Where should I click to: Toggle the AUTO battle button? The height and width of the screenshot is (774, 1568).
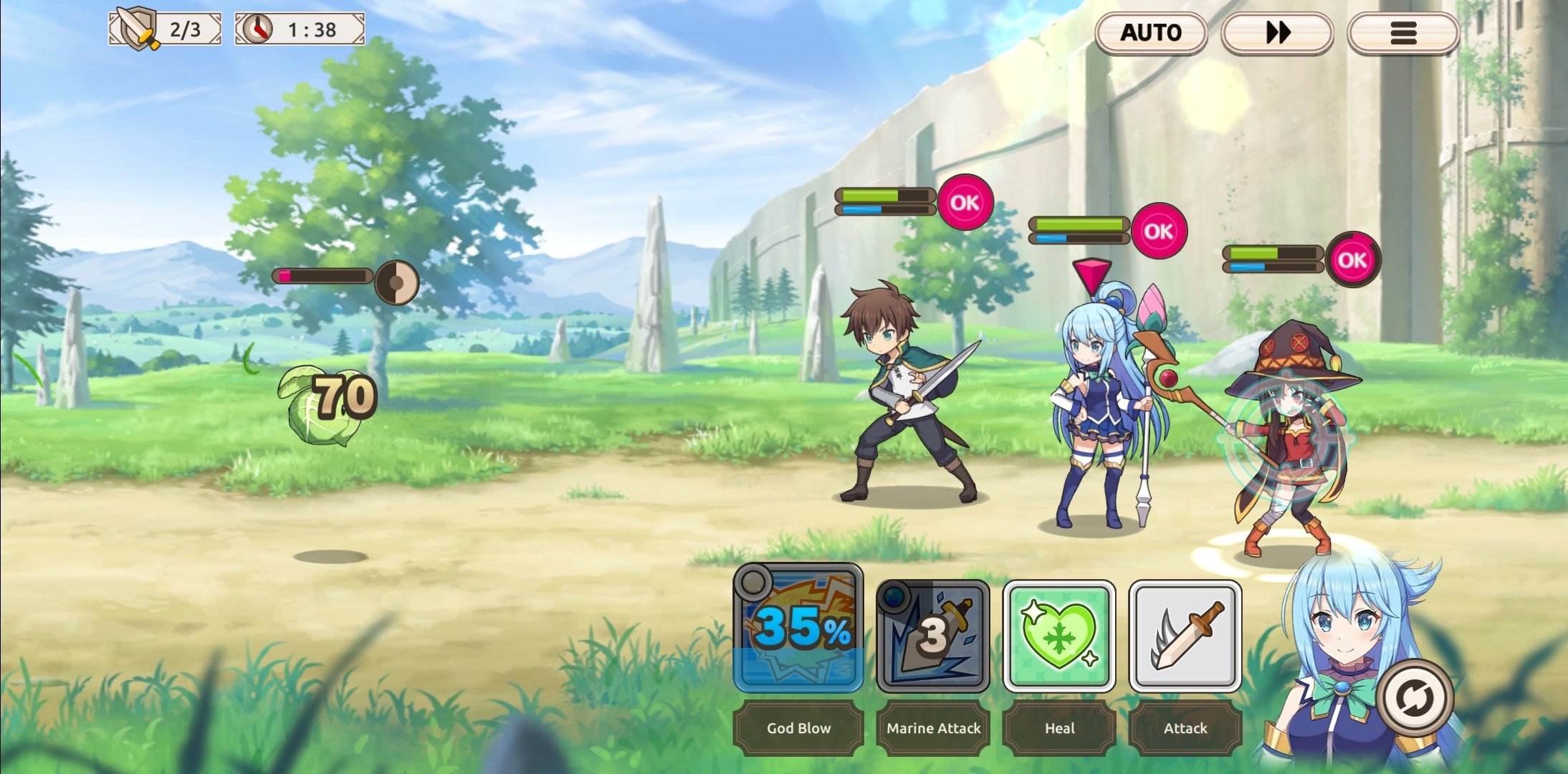[1151, 33]
